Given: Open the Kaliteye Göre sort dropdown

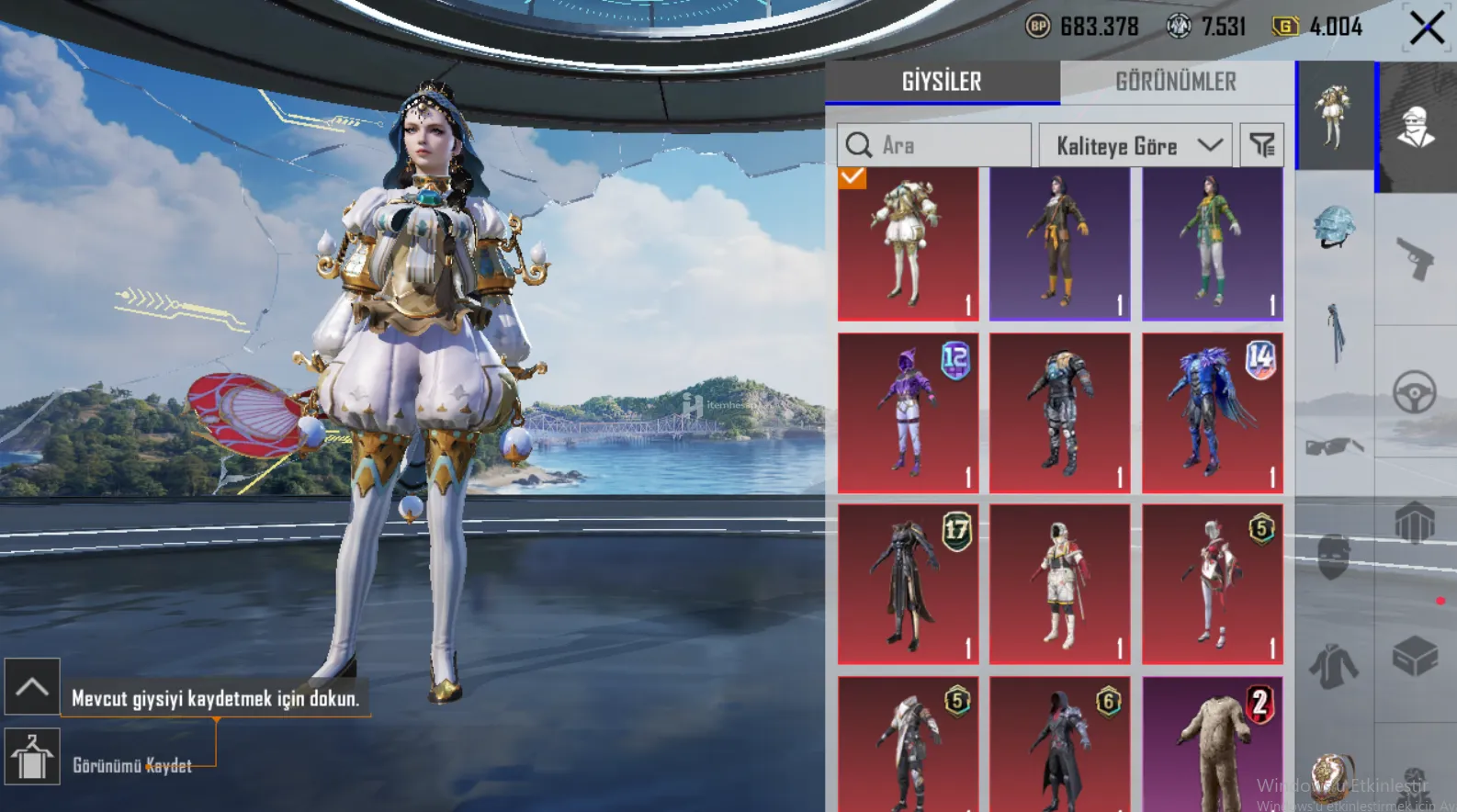Looking at the screenshot, I should click(x=1135, y=145).
